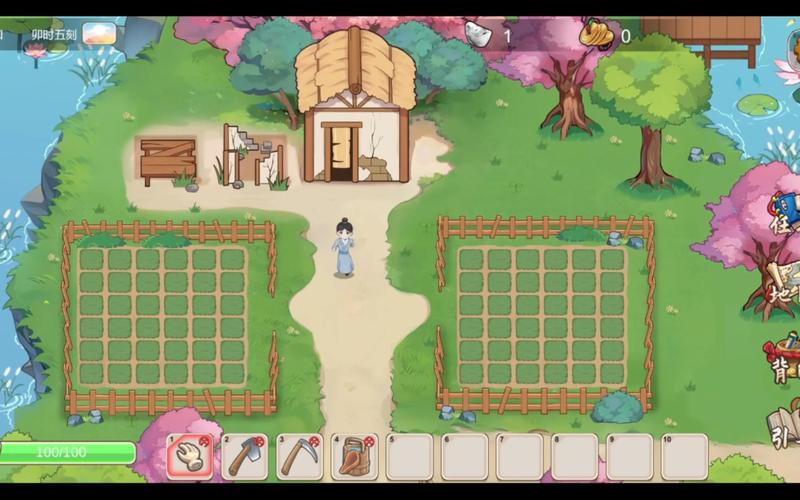Click the silver ingot currency icon
This screenshot has width=800, height=500.
click(478, 35)
